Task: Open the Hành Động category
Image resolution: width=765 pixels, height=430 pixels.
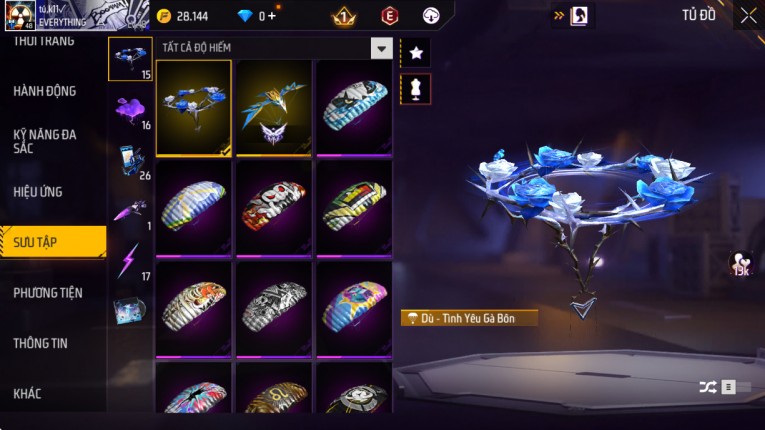Action: click(45, 91)
